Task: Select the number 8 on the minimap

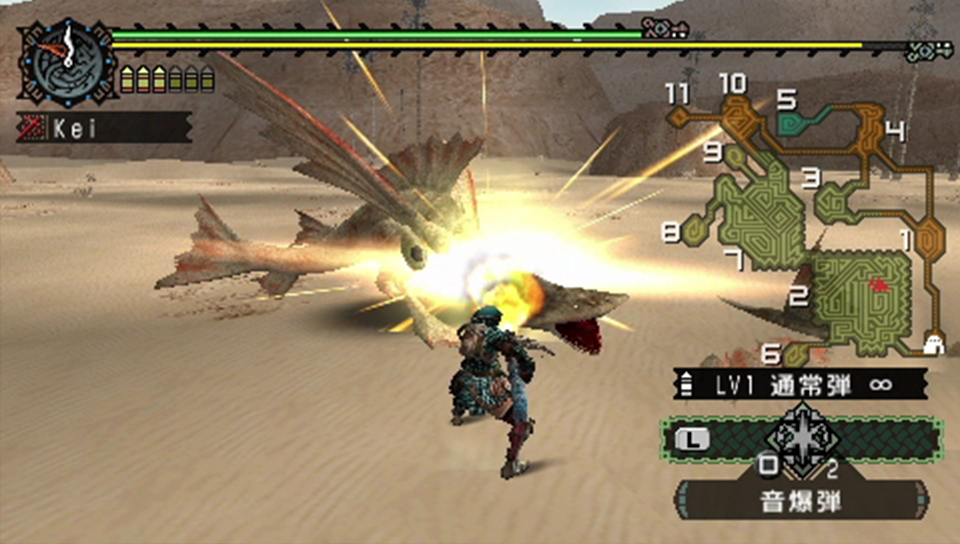Action: tap(671, 231)
